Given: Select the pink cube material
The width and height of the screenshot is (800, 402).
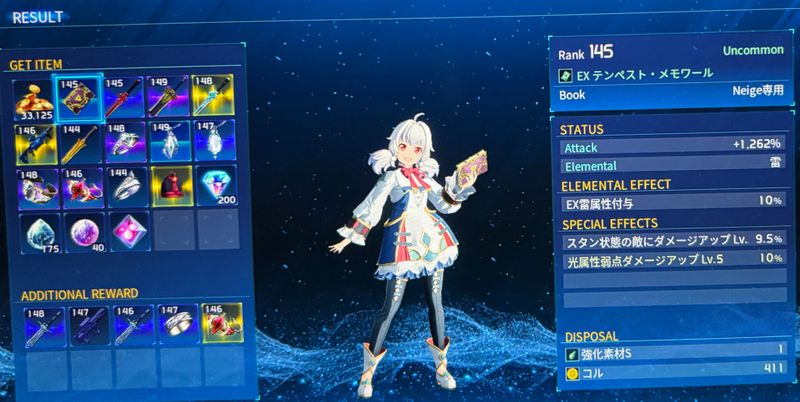Looking at the screenshot, I should point(125,232).
